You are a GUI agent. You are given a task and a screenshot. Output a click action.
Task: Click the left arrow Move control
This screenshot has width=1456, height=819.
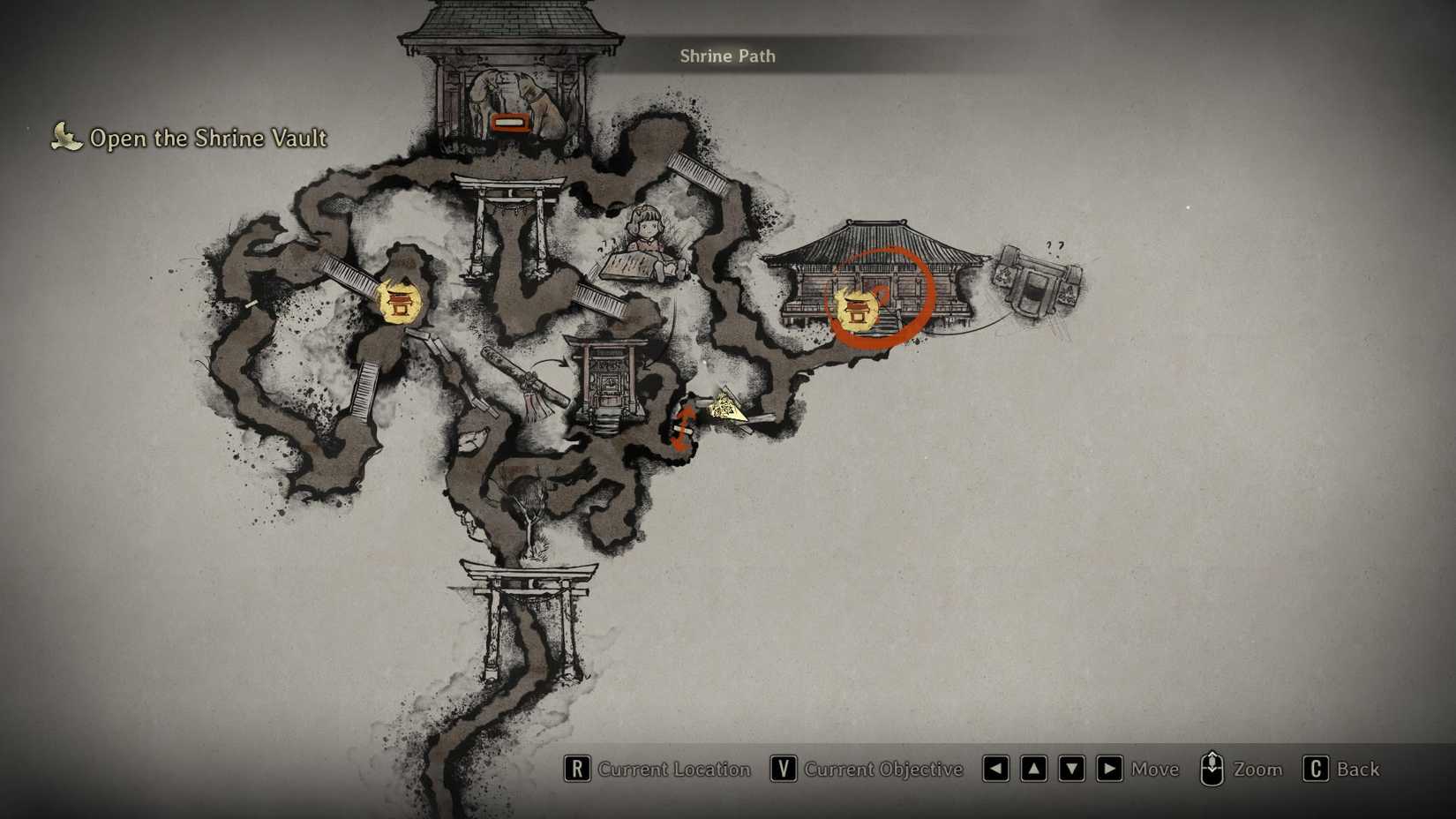click(x=995, y=769)
